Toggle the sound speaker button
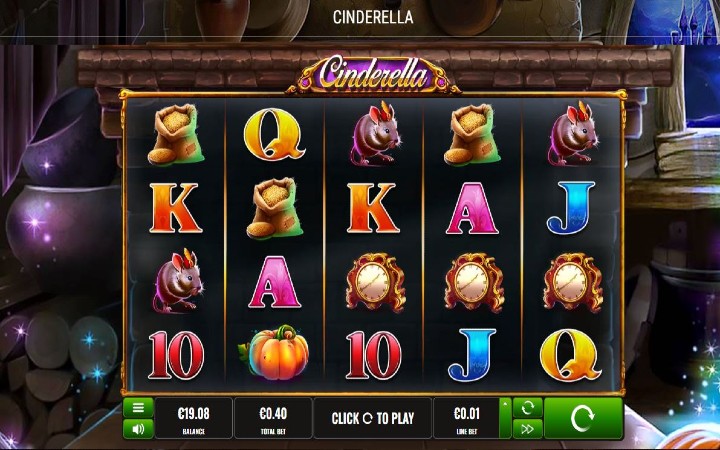The width and height of the screenshot is (720, 450). [138, 429]
